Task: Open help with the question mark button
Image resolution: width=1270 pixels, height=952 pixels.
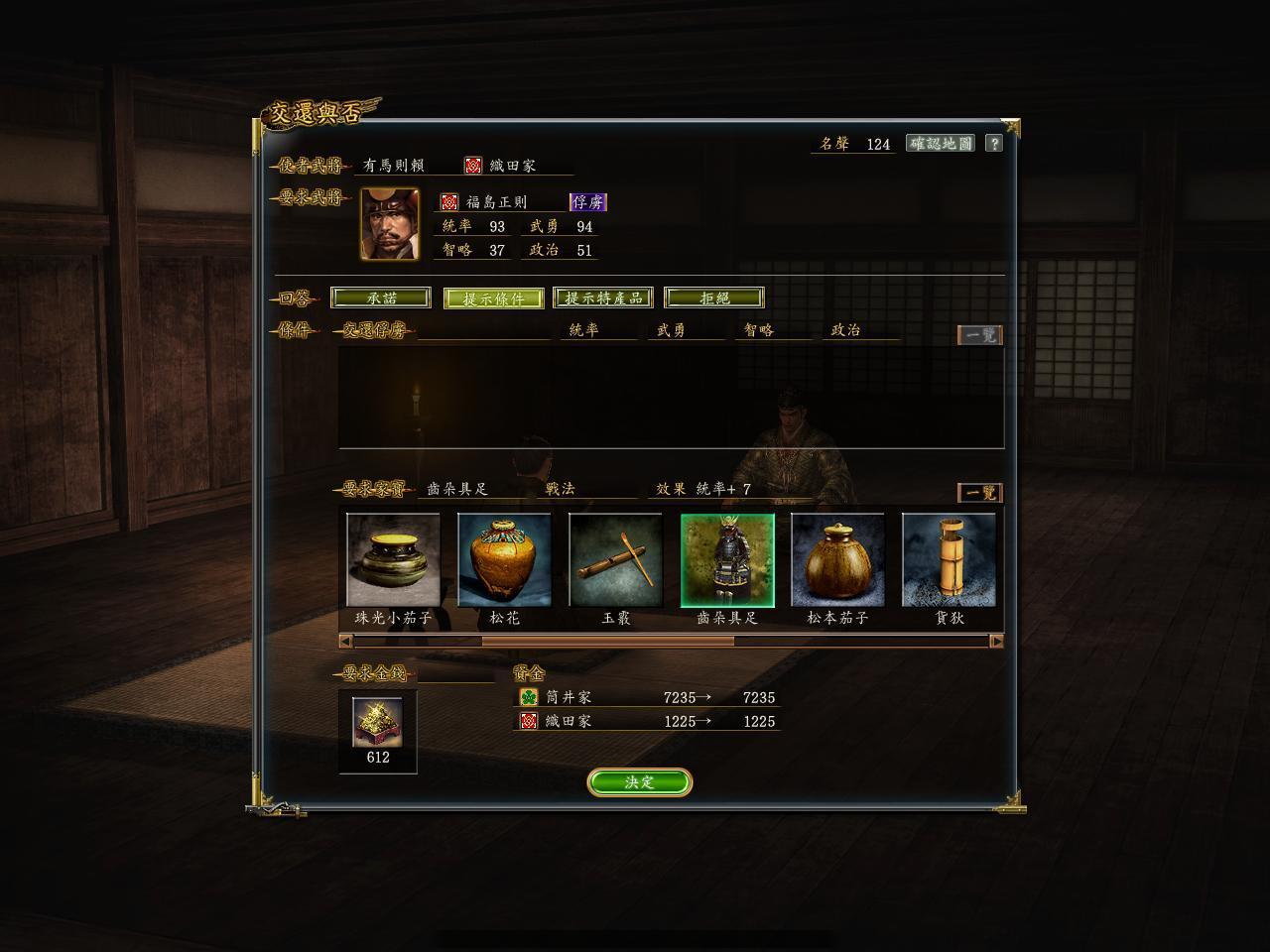Action: pyautogui.click(x=994, y=144)
